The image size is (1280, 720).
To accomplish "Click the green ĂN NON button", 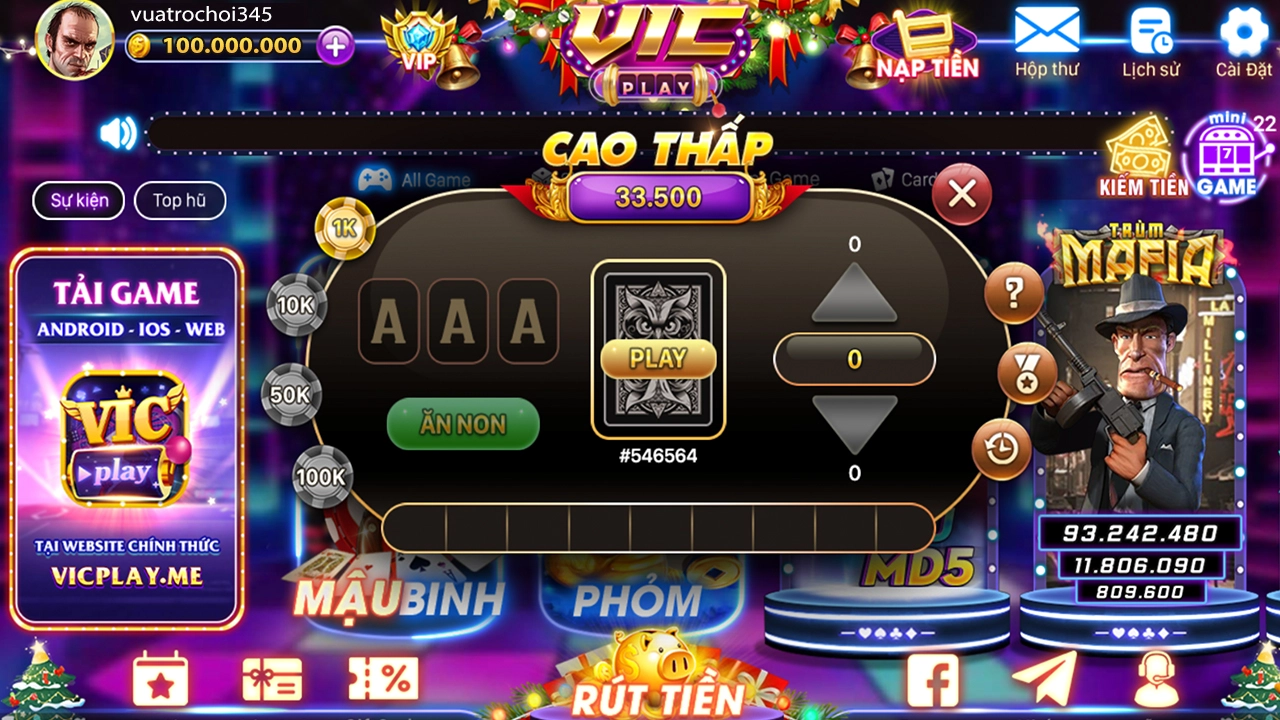I will point(463,424).
